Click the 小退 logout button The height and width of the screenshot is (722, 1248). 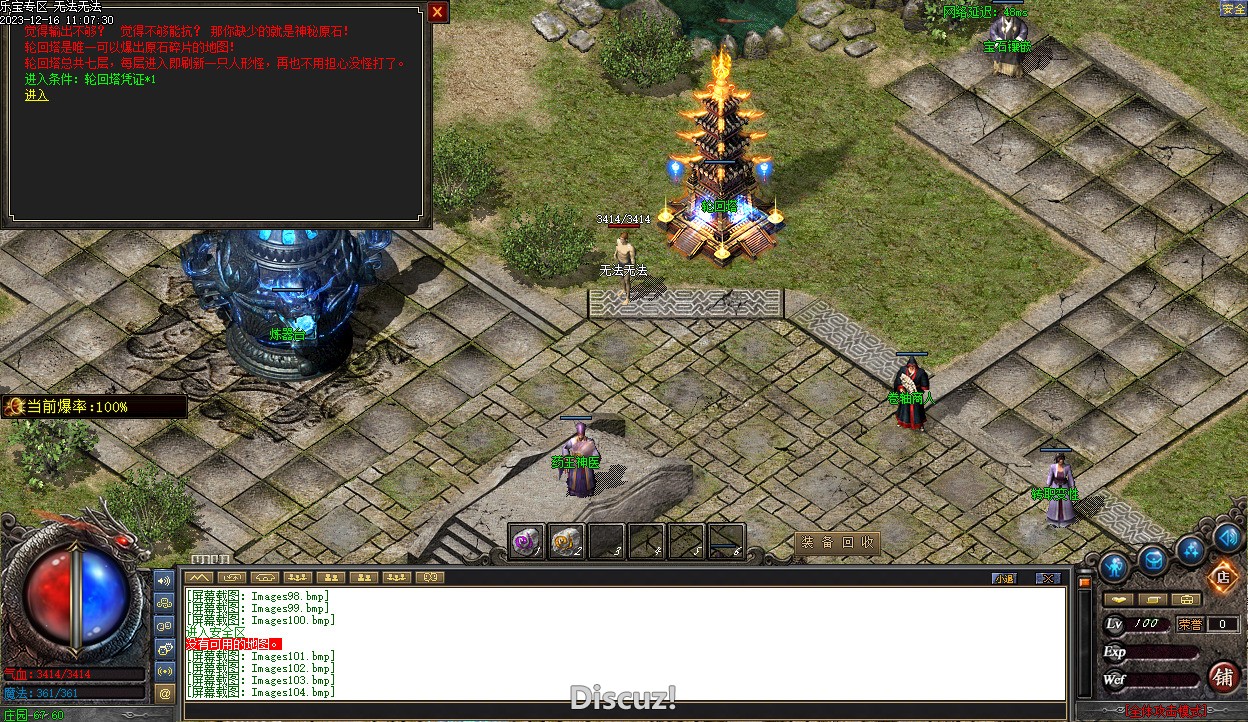pos(1004,578)
